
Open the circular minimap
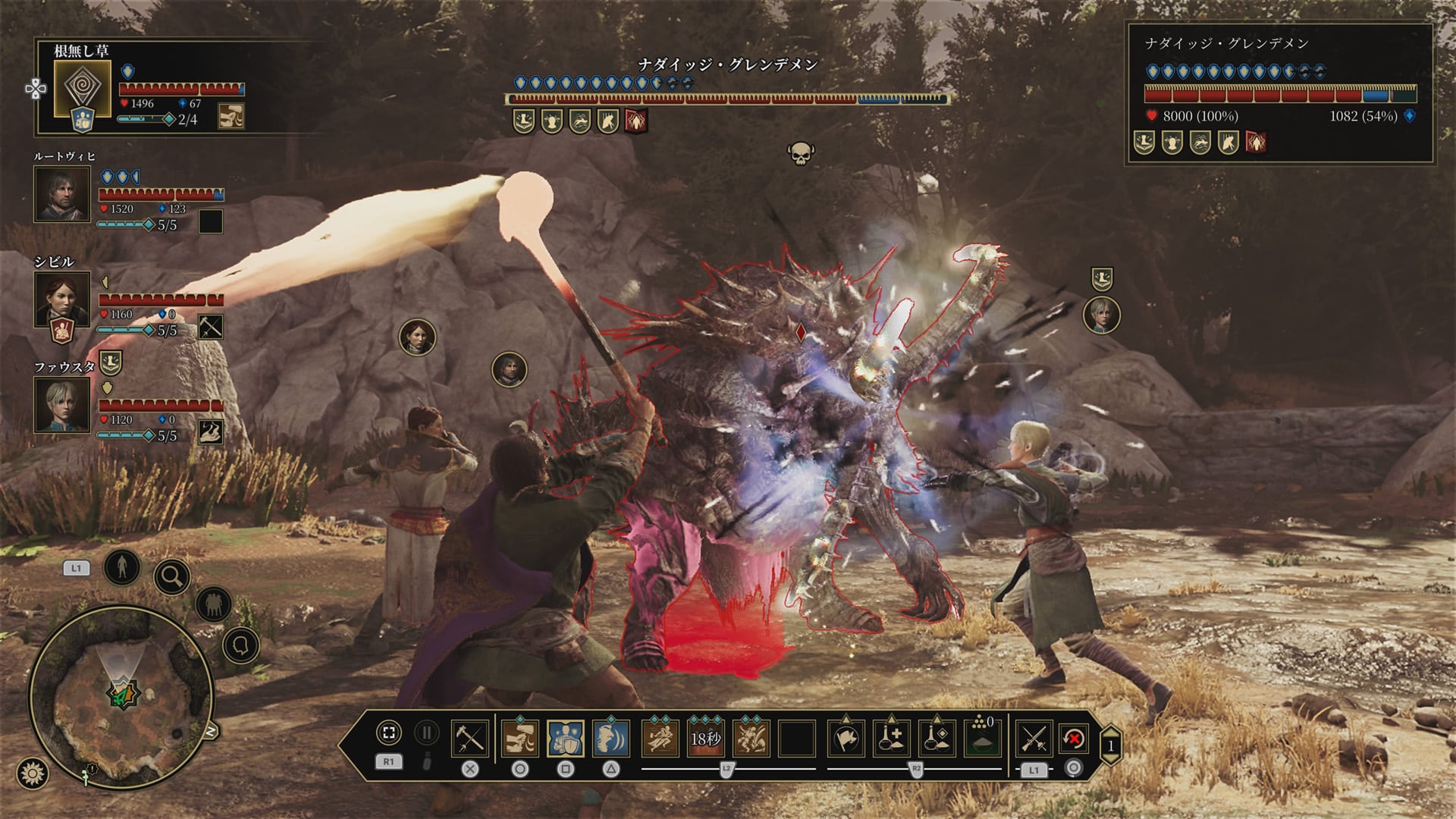121,696
